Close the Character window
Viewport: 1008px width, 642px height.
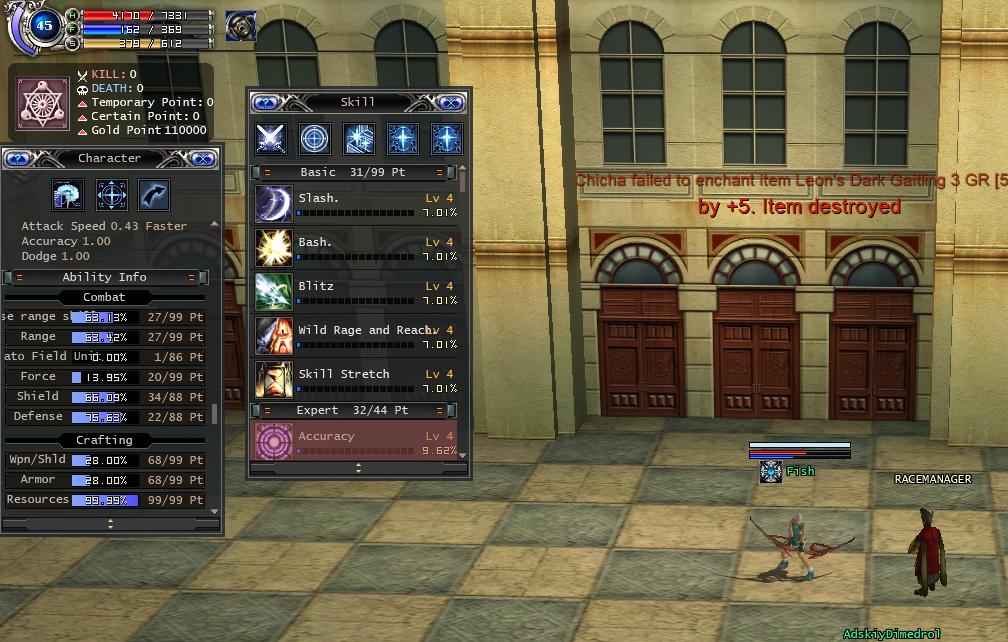[203, 158]
